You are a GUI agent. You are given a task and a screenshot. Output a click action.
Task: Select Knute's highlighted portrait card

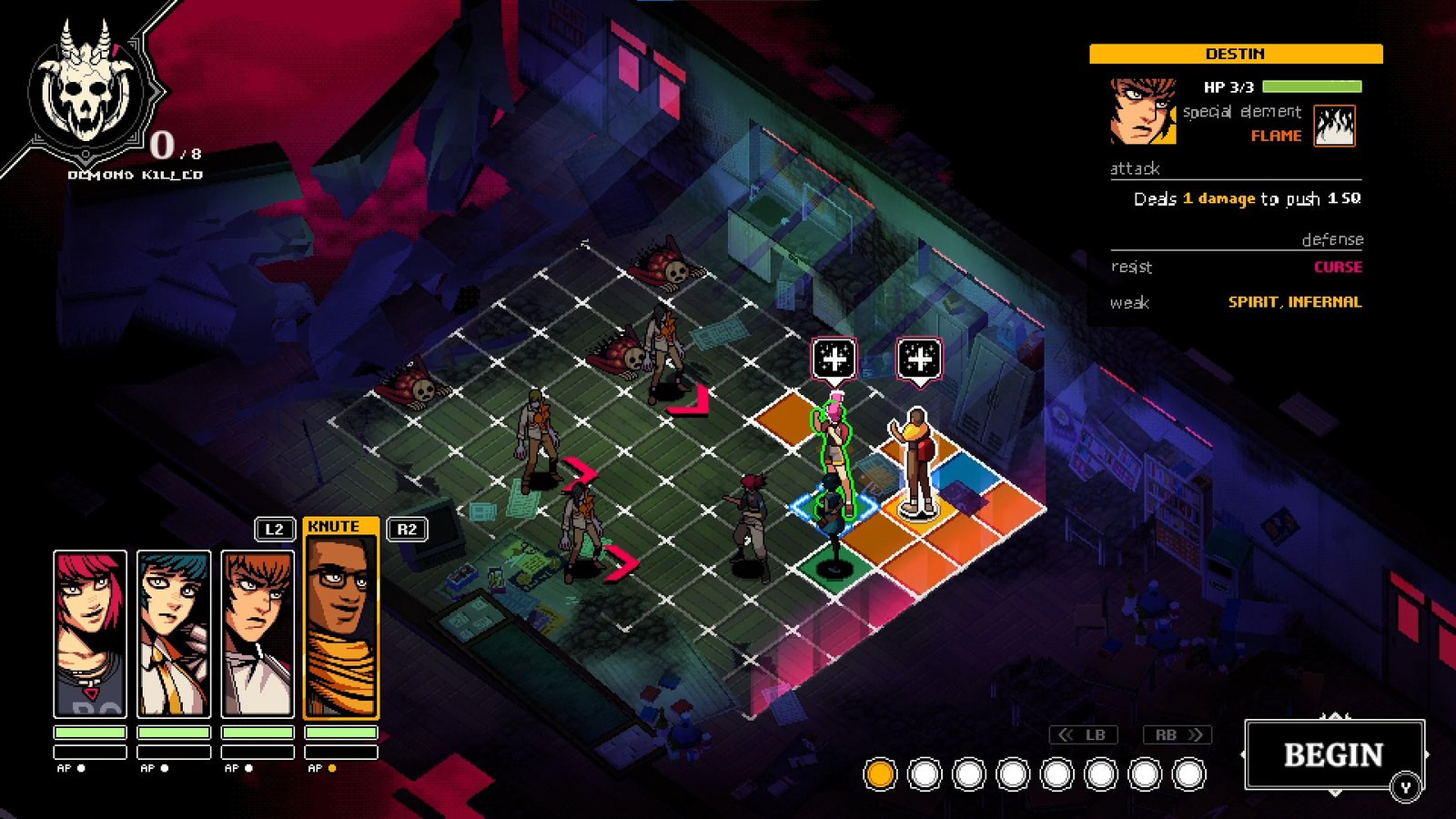point(340,628)
